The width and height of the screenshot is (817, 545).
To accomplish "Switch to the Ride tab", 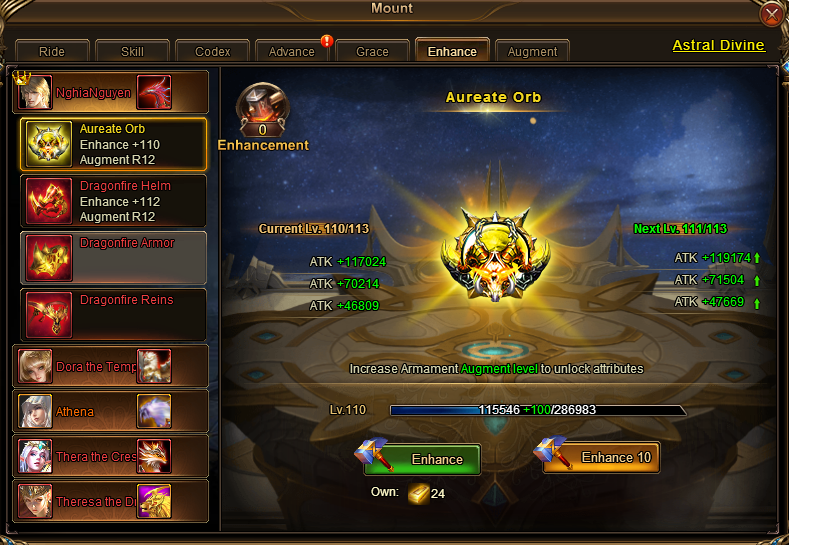I will (x=52, y=51).
